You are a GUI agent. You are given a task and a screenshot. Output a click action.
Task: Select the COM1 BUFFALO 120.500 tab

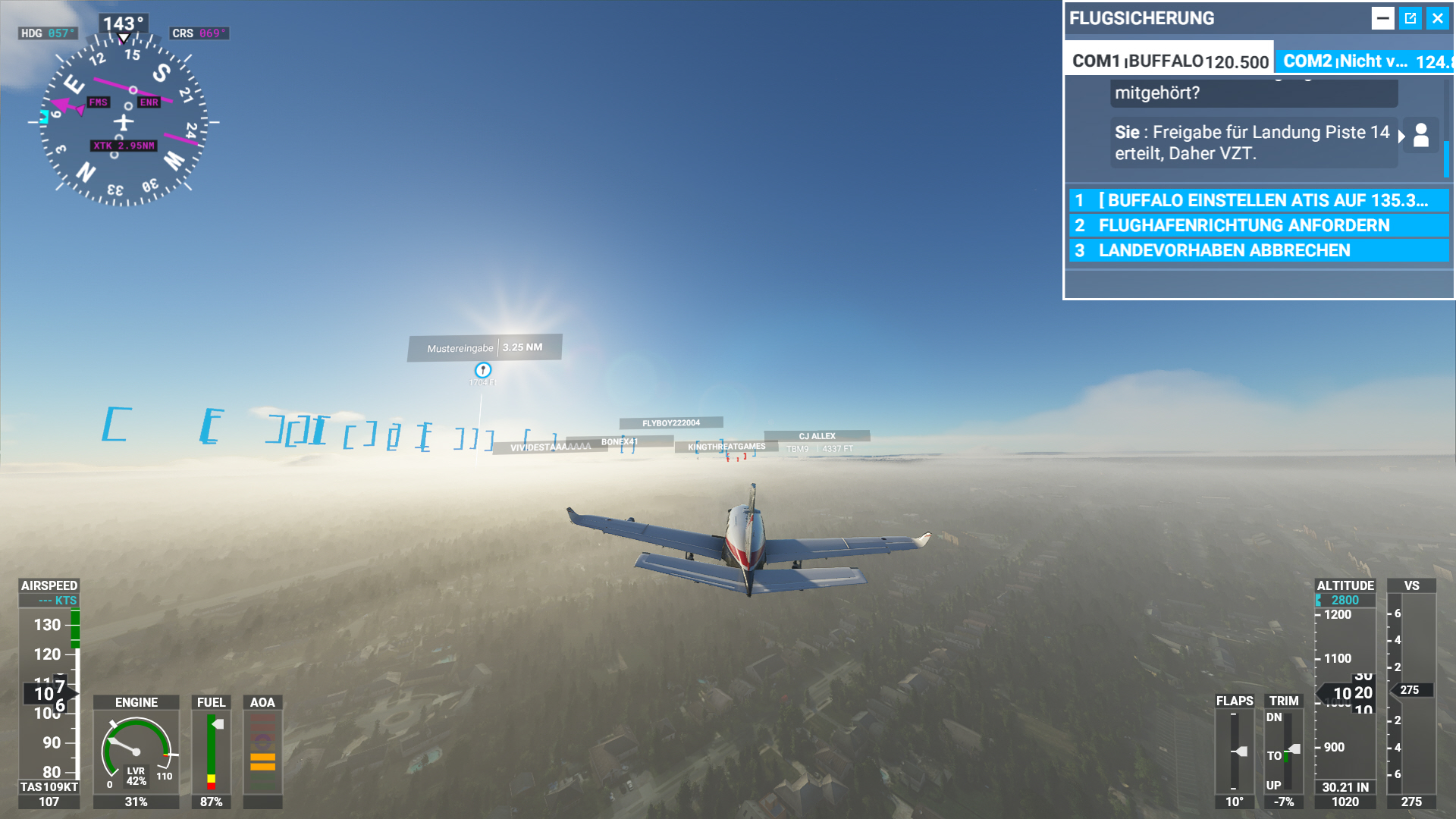[1168, 61]
